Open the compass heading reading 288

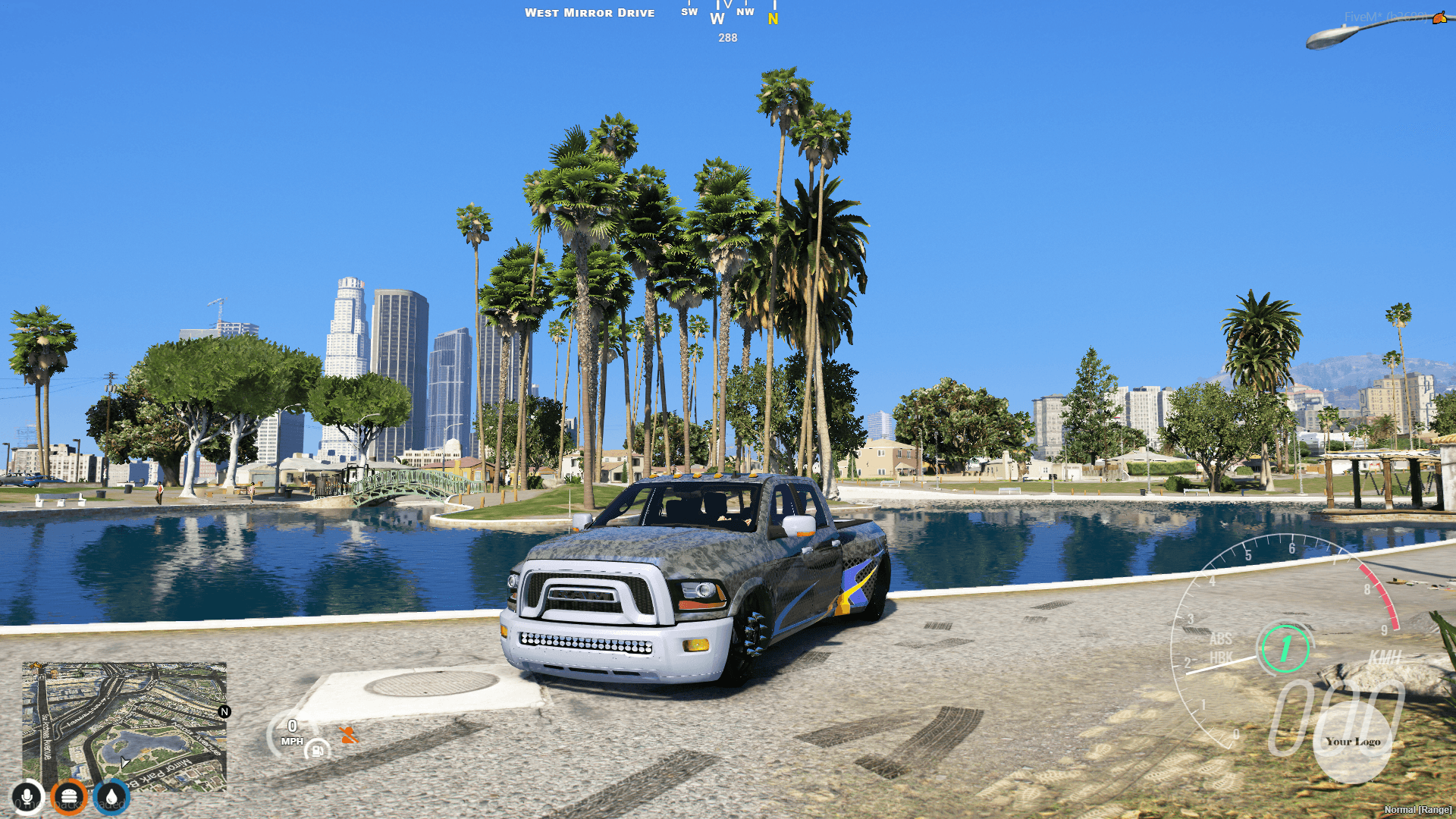click(726, 37)
